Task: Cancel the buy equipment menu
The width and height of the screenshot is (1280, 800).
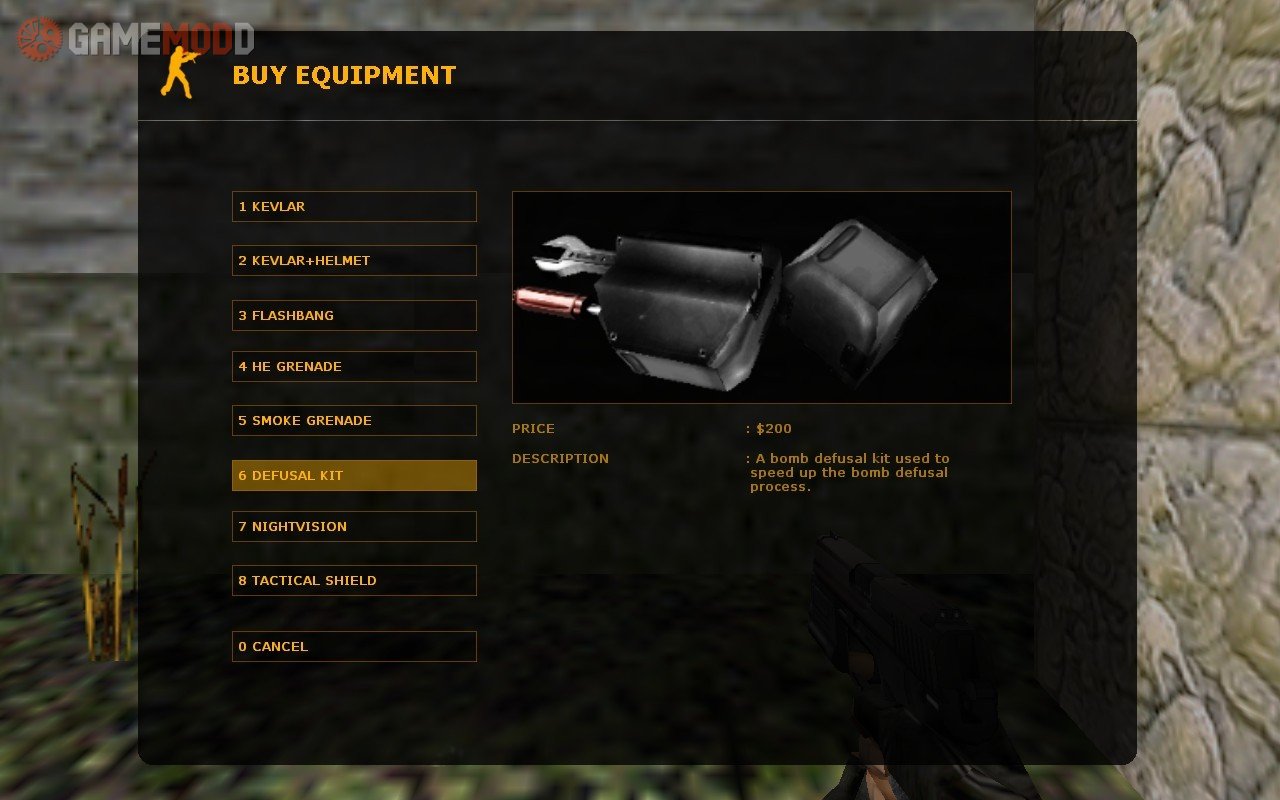Action: [x=354, y=647]
